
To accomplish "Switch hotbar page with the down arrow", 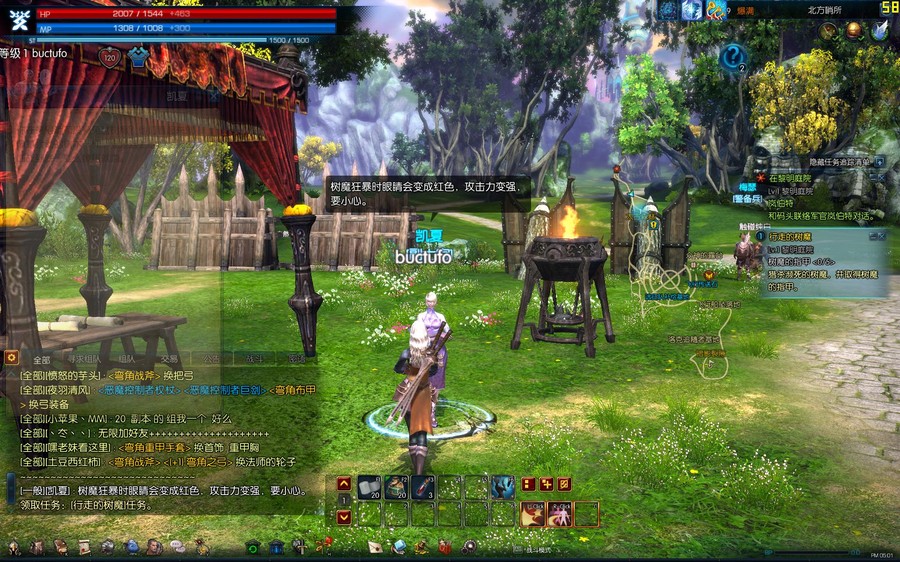I will [x=344, y=517].
